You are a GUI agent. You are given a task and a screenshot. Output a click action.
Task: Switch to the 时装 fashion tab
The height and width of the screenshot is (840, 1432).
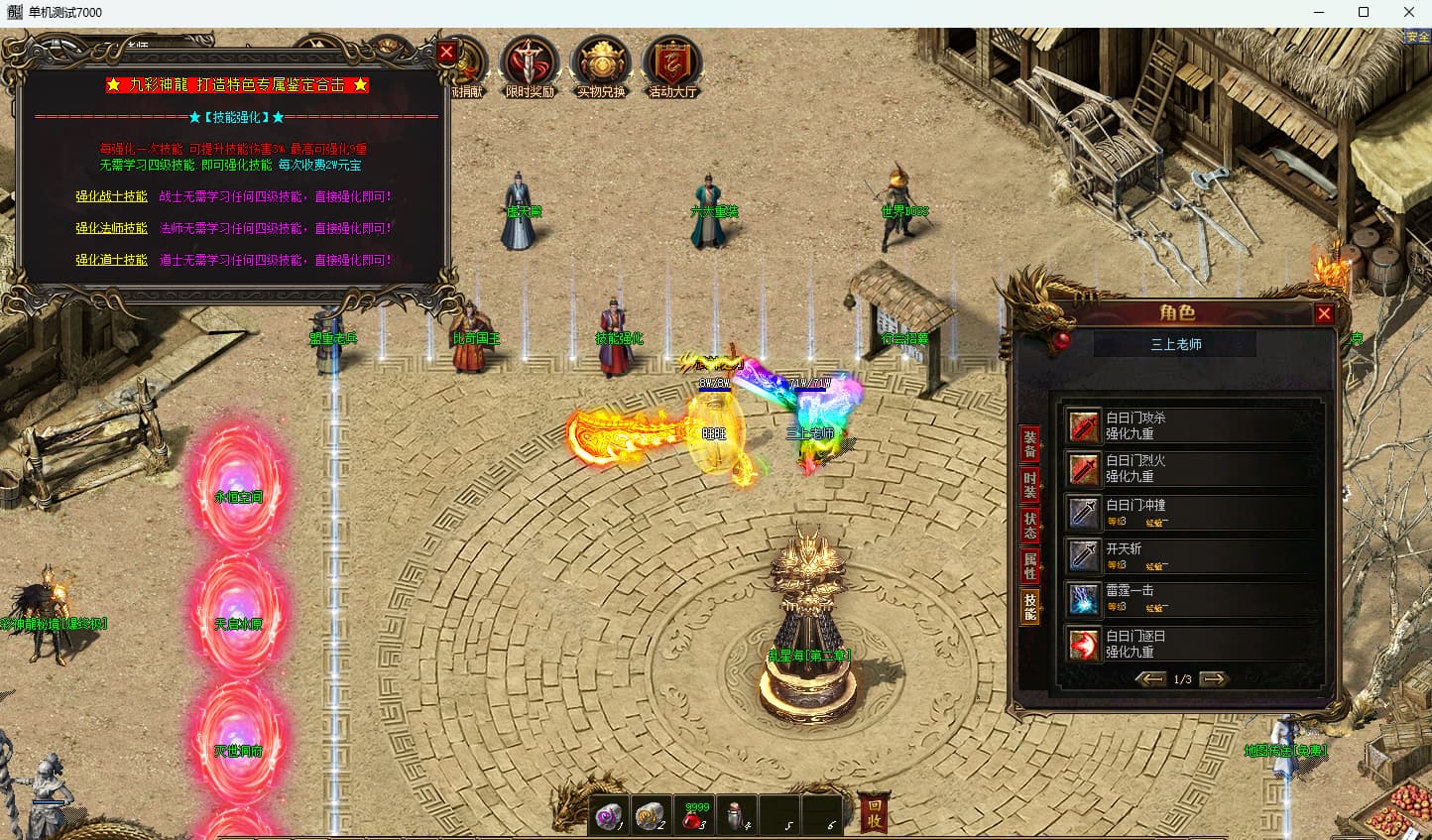pyautogui.click(x=1030, y=484)
